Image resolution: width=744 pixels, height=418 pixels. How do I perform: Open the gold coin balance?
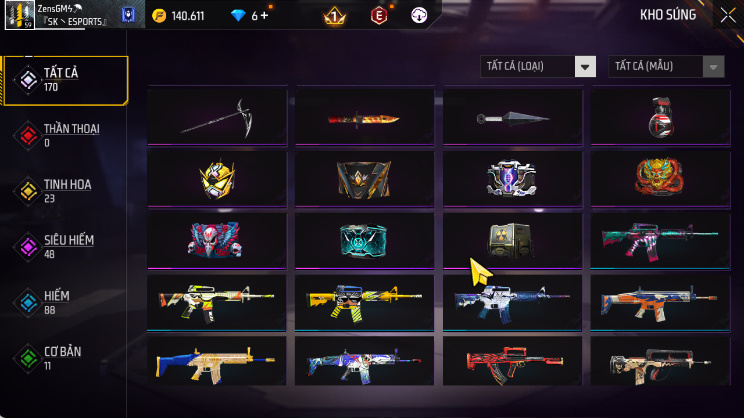(178, 15)
